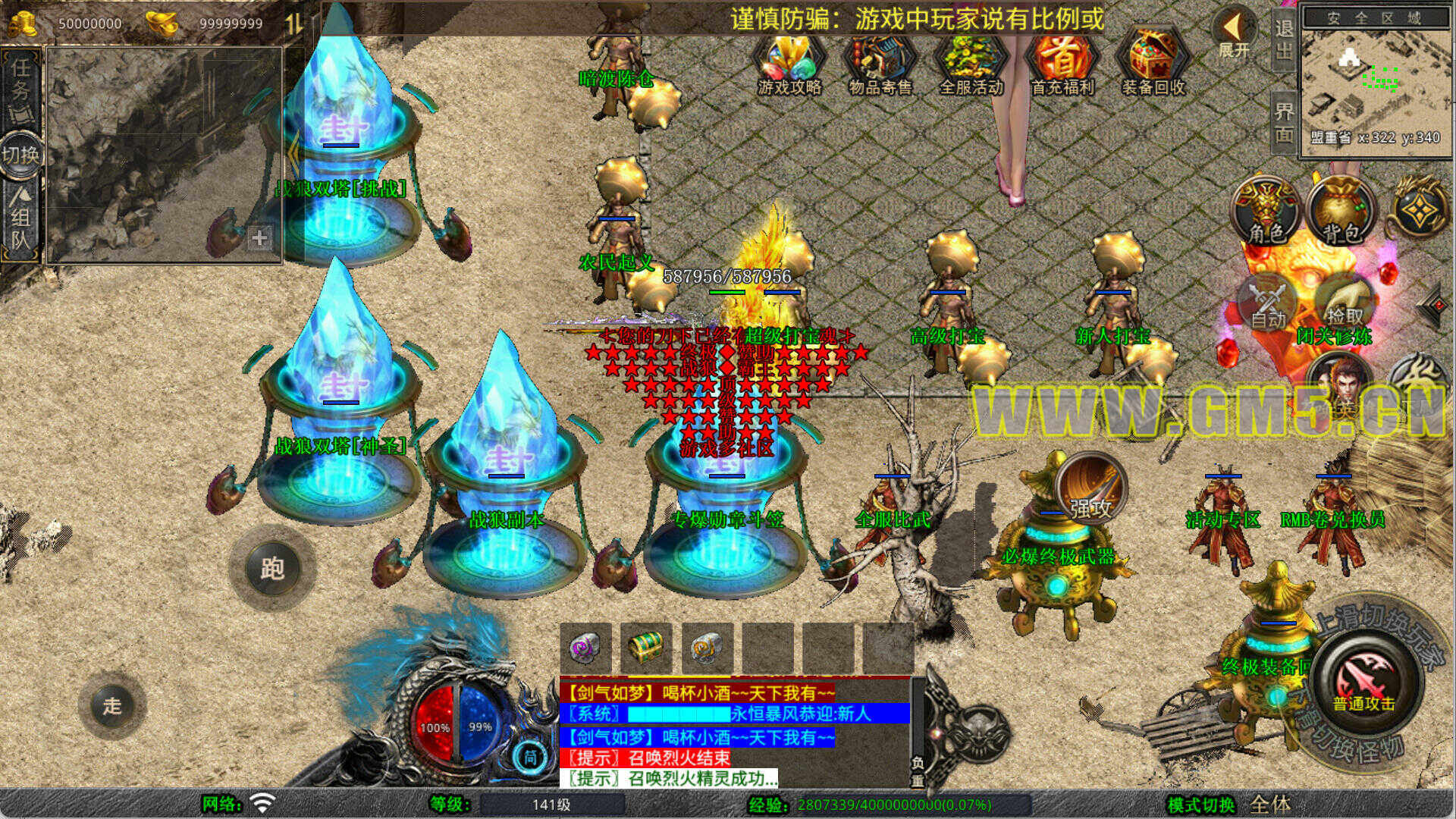Tap the 普通攻击 normal attack button
The width and height of the screenshot is (1456, 819).
click(x=1363, y=682)
